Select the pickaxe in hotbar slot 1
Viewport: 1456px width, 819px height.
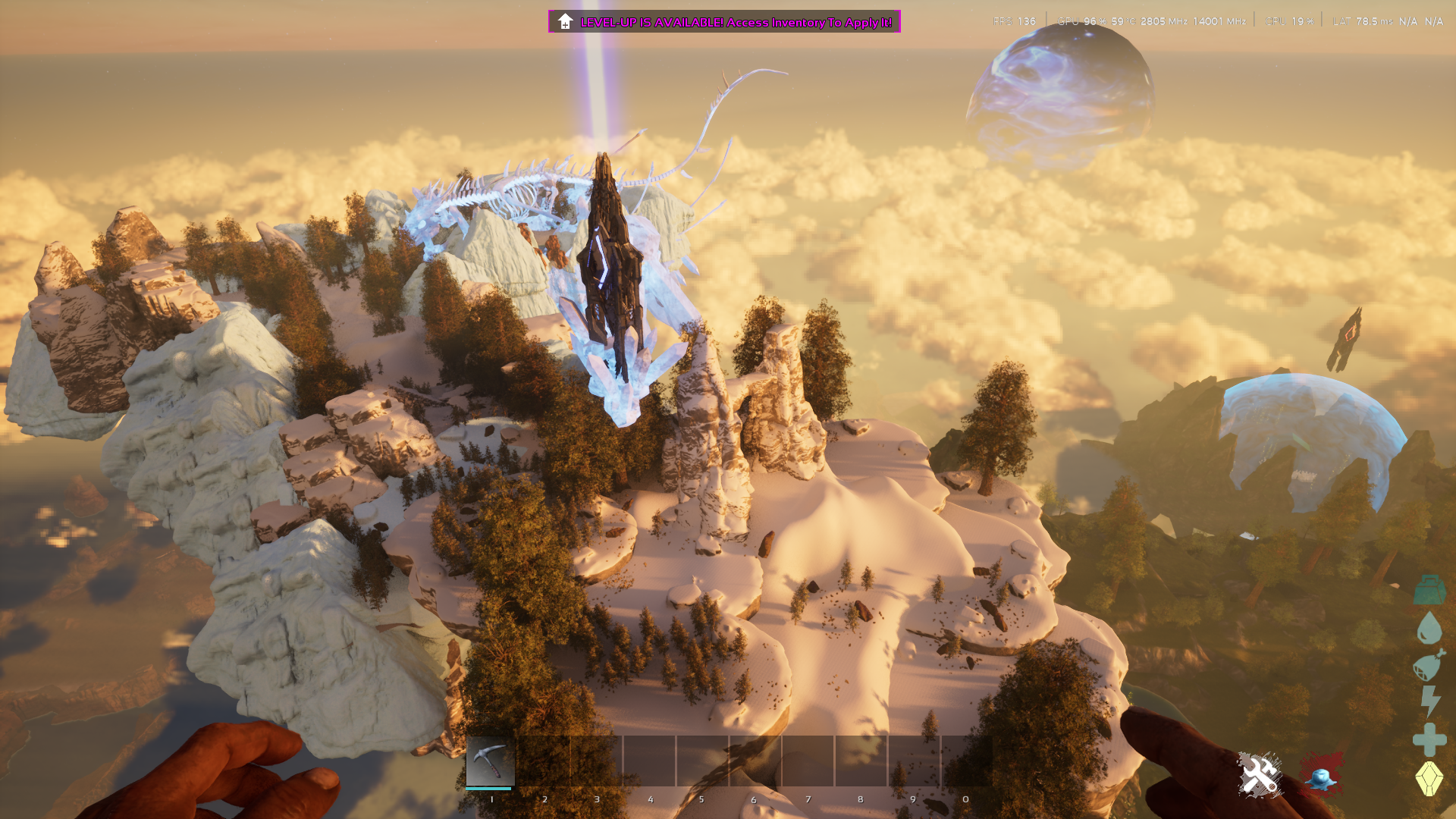pyautogui.click(x=491, y=761)
